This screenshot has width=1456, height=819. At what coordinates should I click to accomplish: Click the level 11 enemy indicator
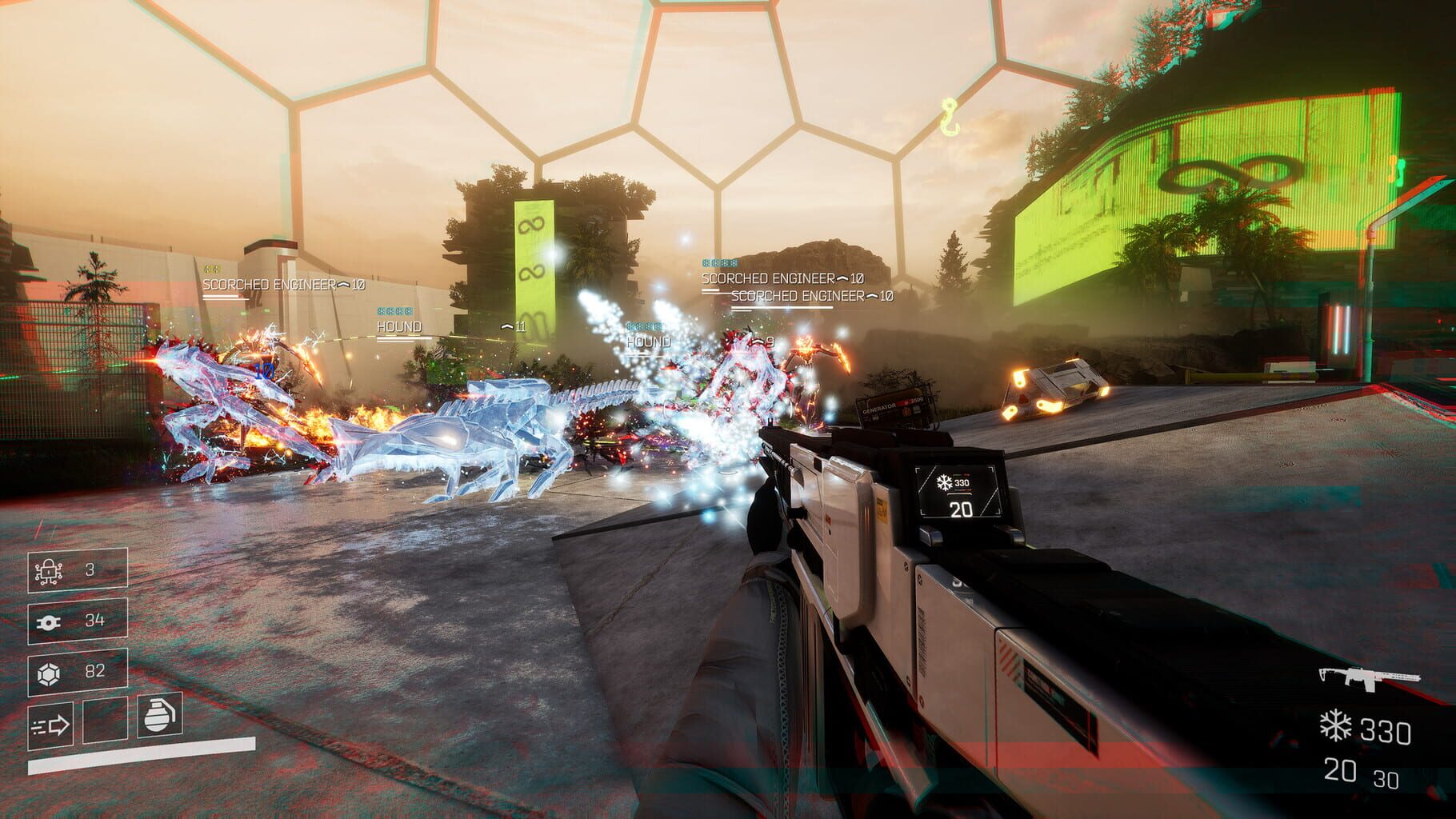[514, 326]
